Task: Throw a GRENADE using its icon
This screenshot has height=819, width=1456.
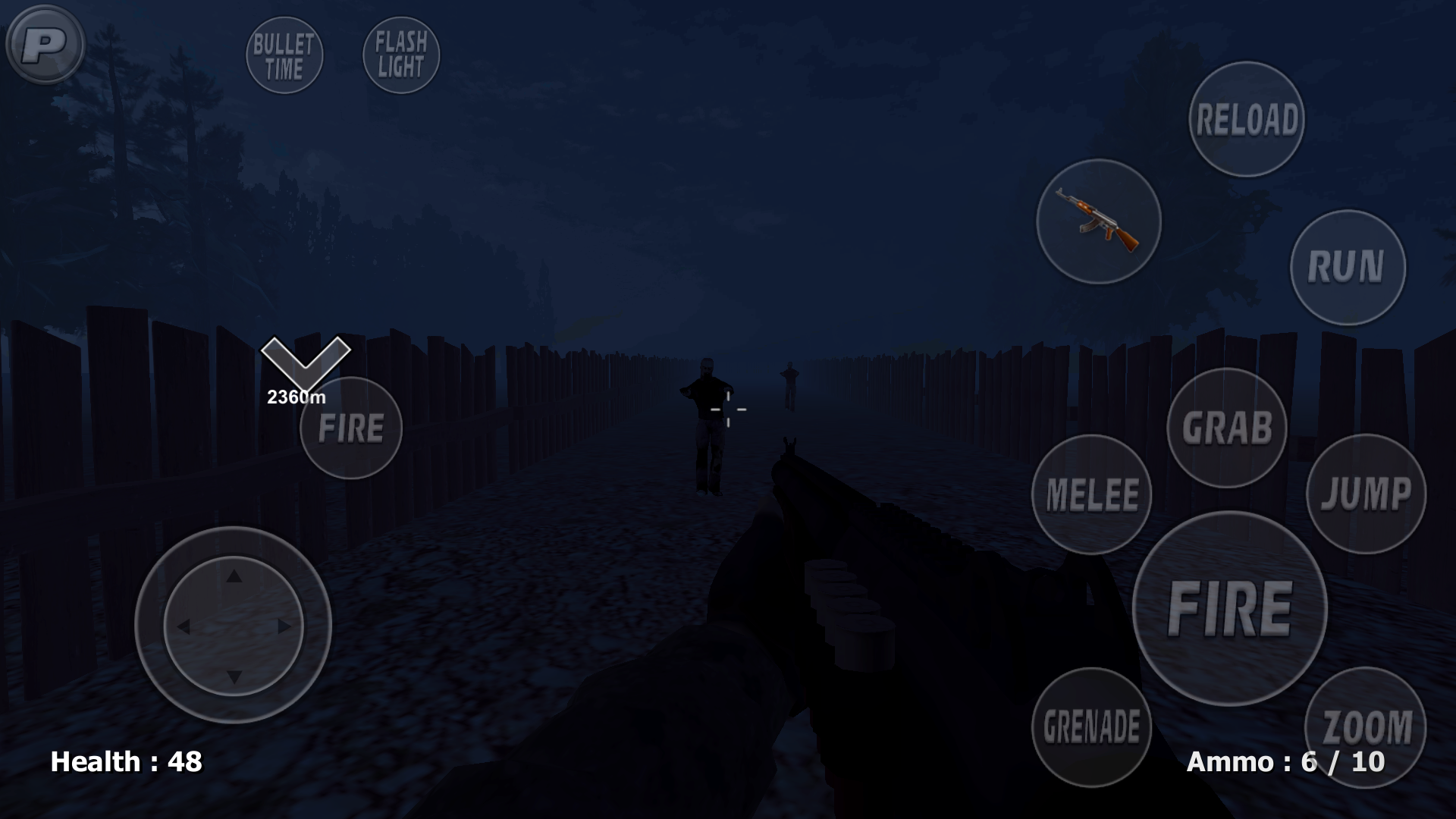Action: (1090, 729)
